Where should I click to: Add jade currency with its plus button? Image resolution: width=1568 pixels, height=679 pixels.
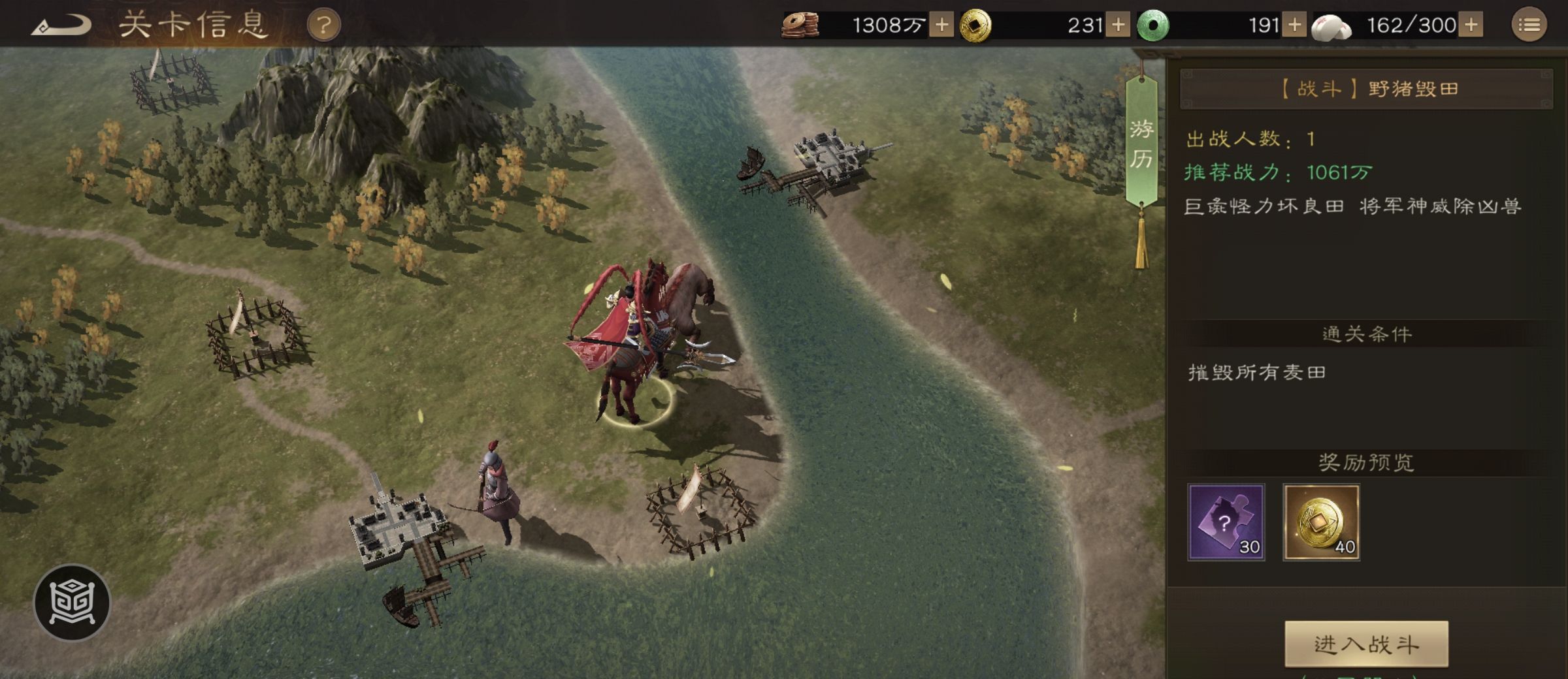[x=1294, y=25]
